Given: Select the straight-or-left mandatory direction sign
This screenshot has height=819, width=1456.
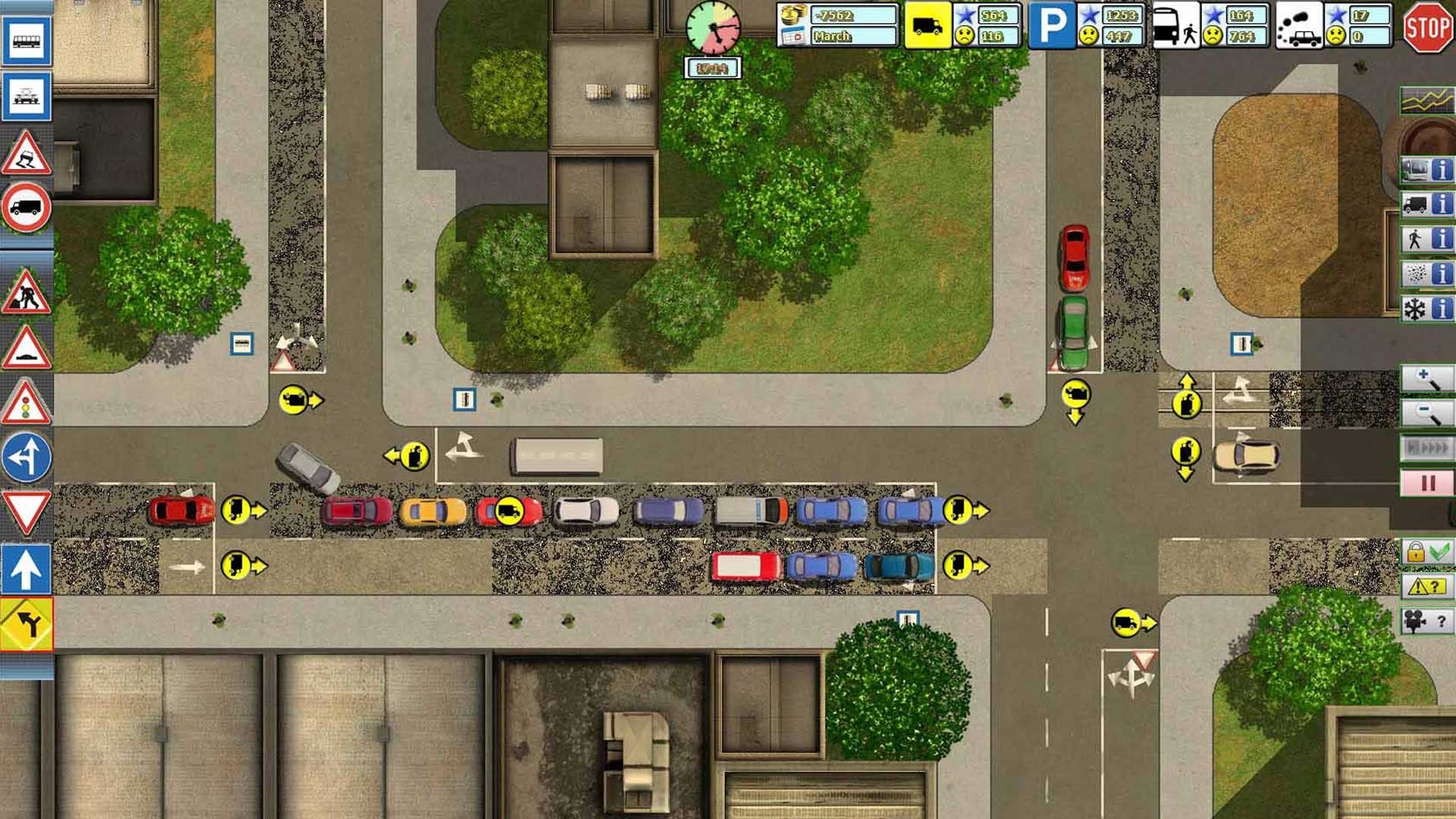Looking at the screenshot, I should click(27, 457).
